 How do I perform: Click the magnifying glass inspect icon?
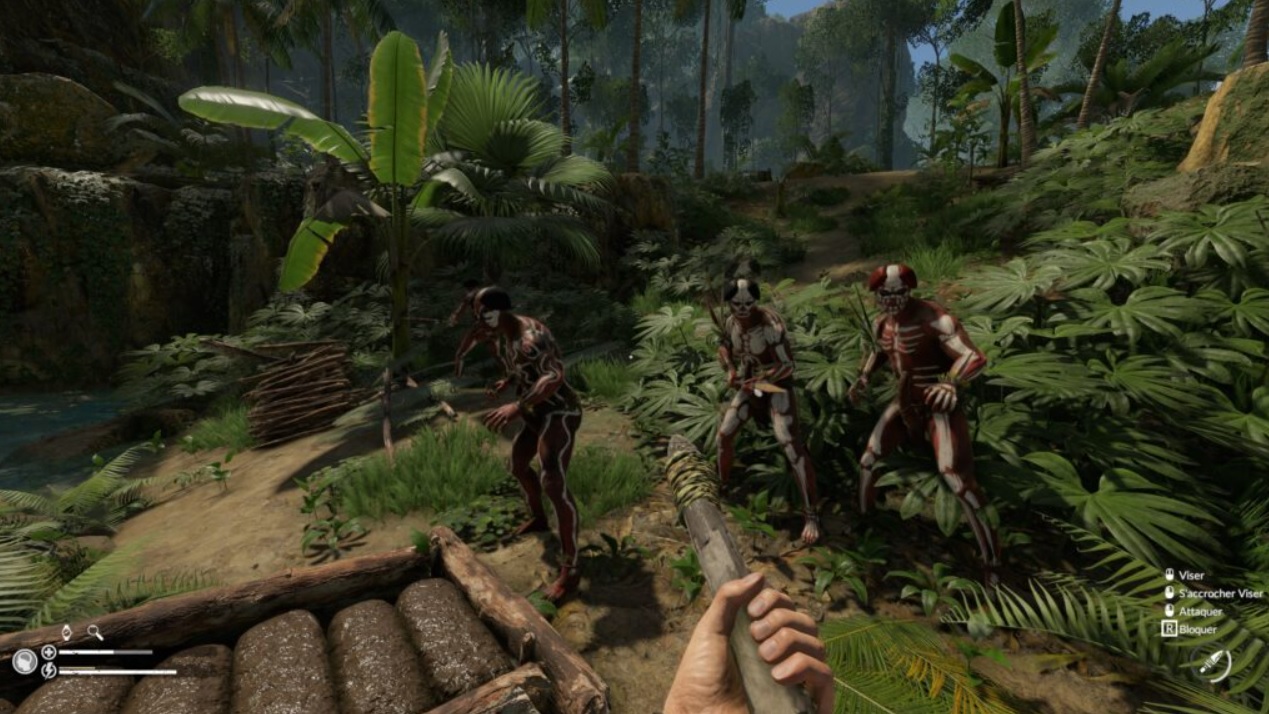click(x=94, y=632)
